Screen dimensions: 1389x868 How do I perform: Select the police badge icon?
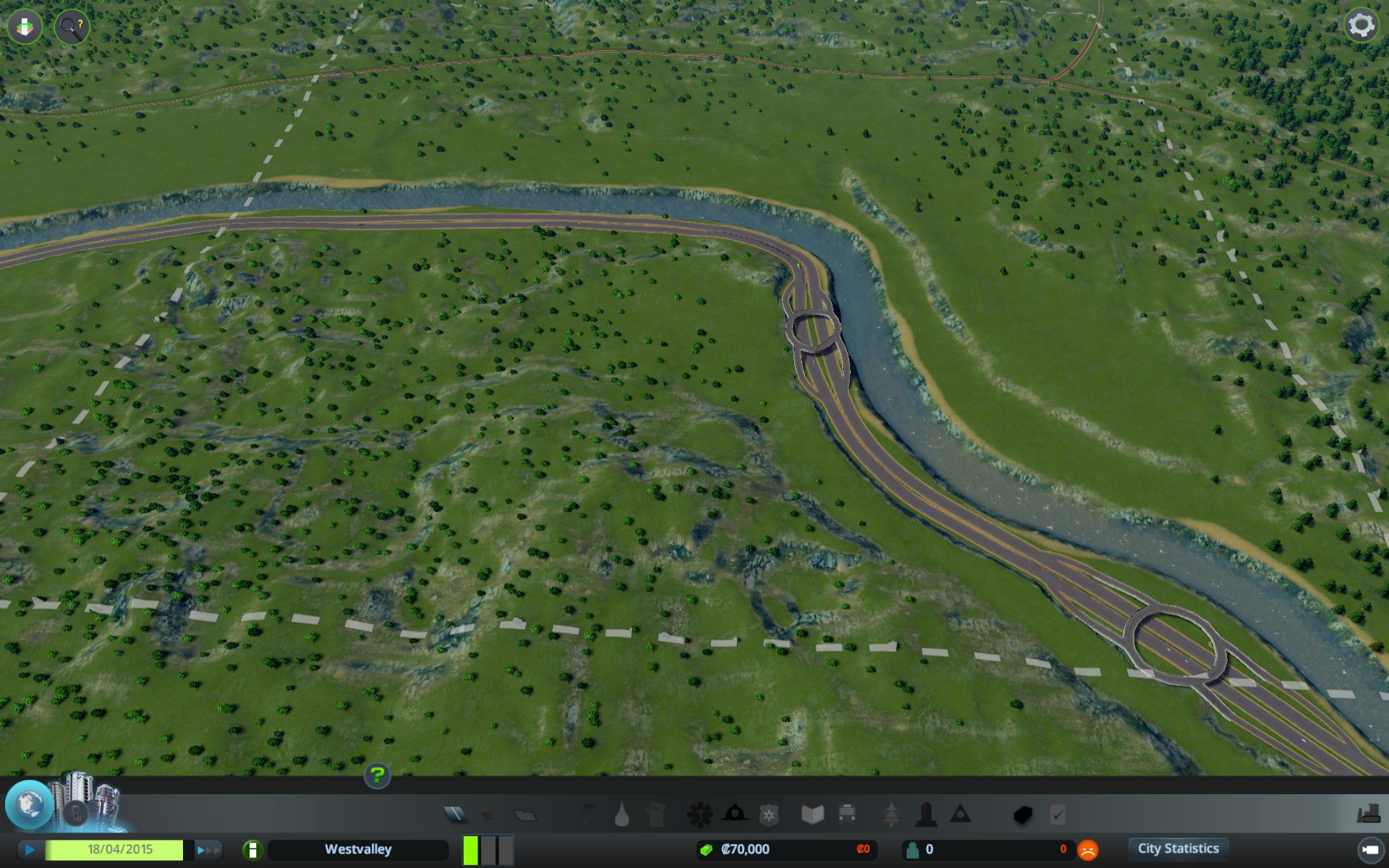tap(768, 815)
